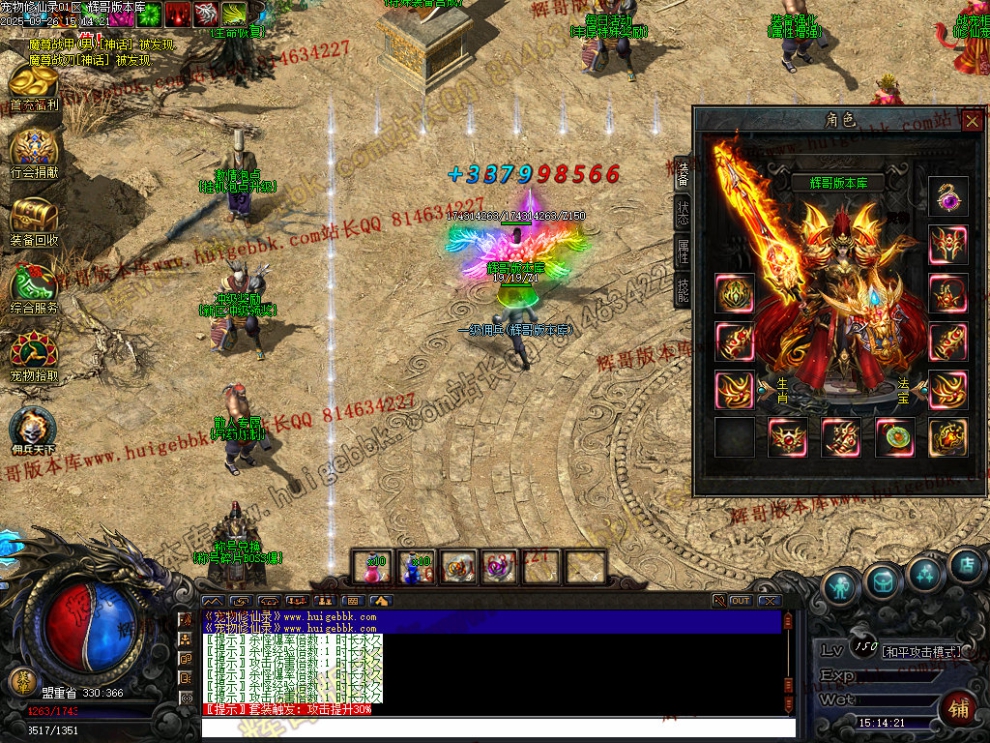Open the 佣兵天下 mercenary skull icon
The image size is (990, 743).
click(33, 428)
